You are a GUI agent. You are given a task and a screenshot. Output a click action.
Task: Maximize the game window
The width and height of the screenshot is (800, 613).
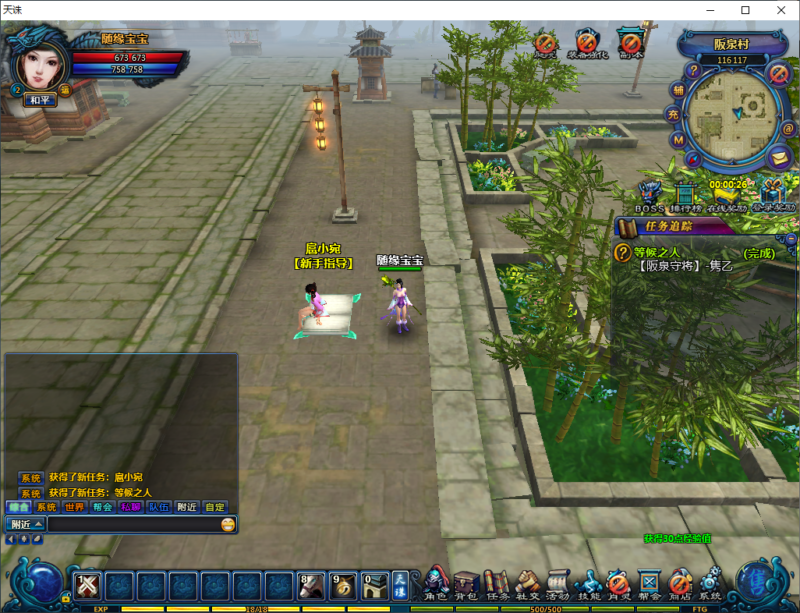click(x=745, y=9)
